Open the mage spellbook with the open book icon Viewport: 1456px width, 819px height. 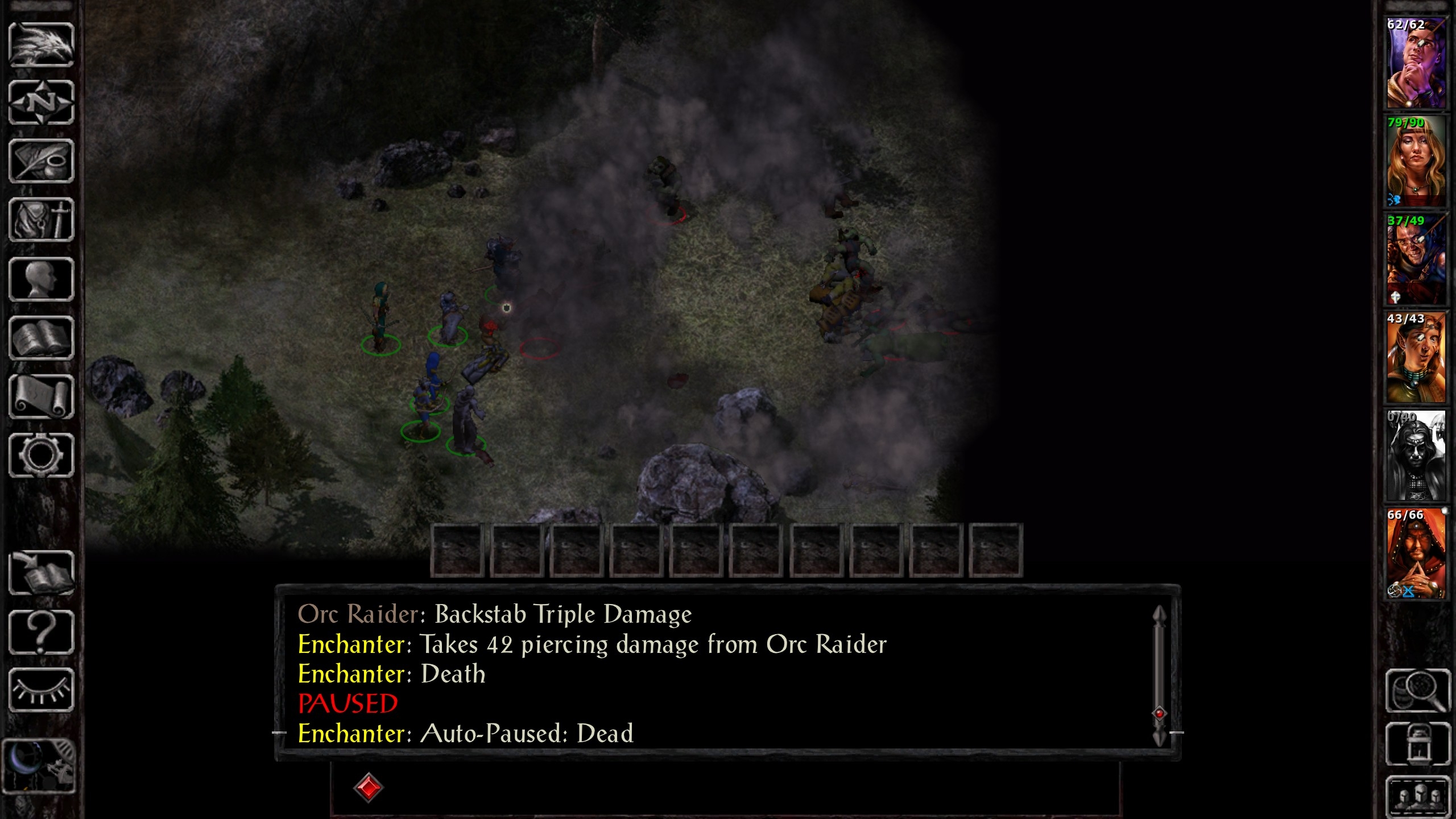coord(41,338)
